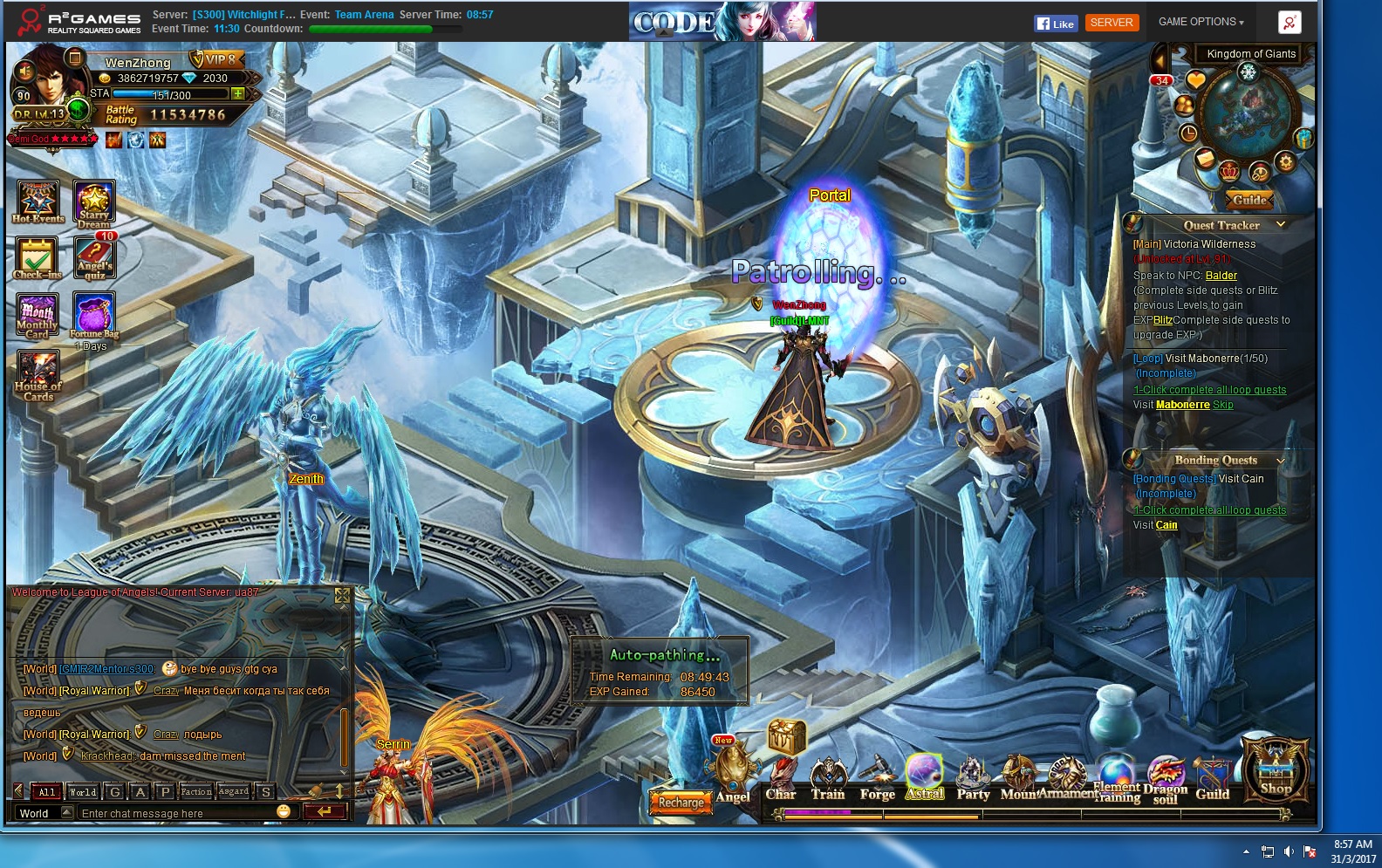Open the Starry Dream event
This screenshot has width=1382, height=868.
point(94,204)
